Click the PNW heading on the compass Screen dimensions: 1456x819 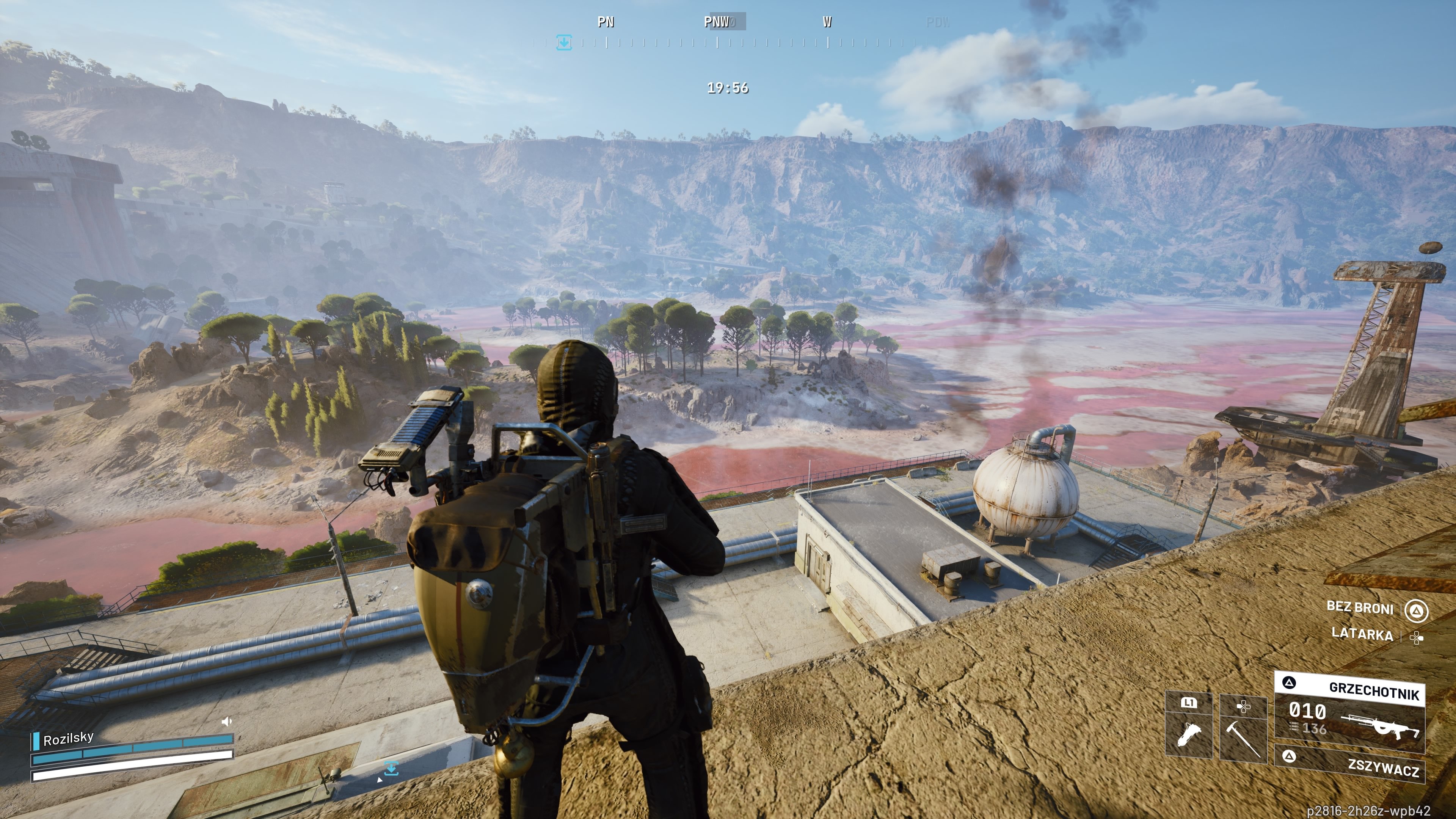[x=717, y=22]
